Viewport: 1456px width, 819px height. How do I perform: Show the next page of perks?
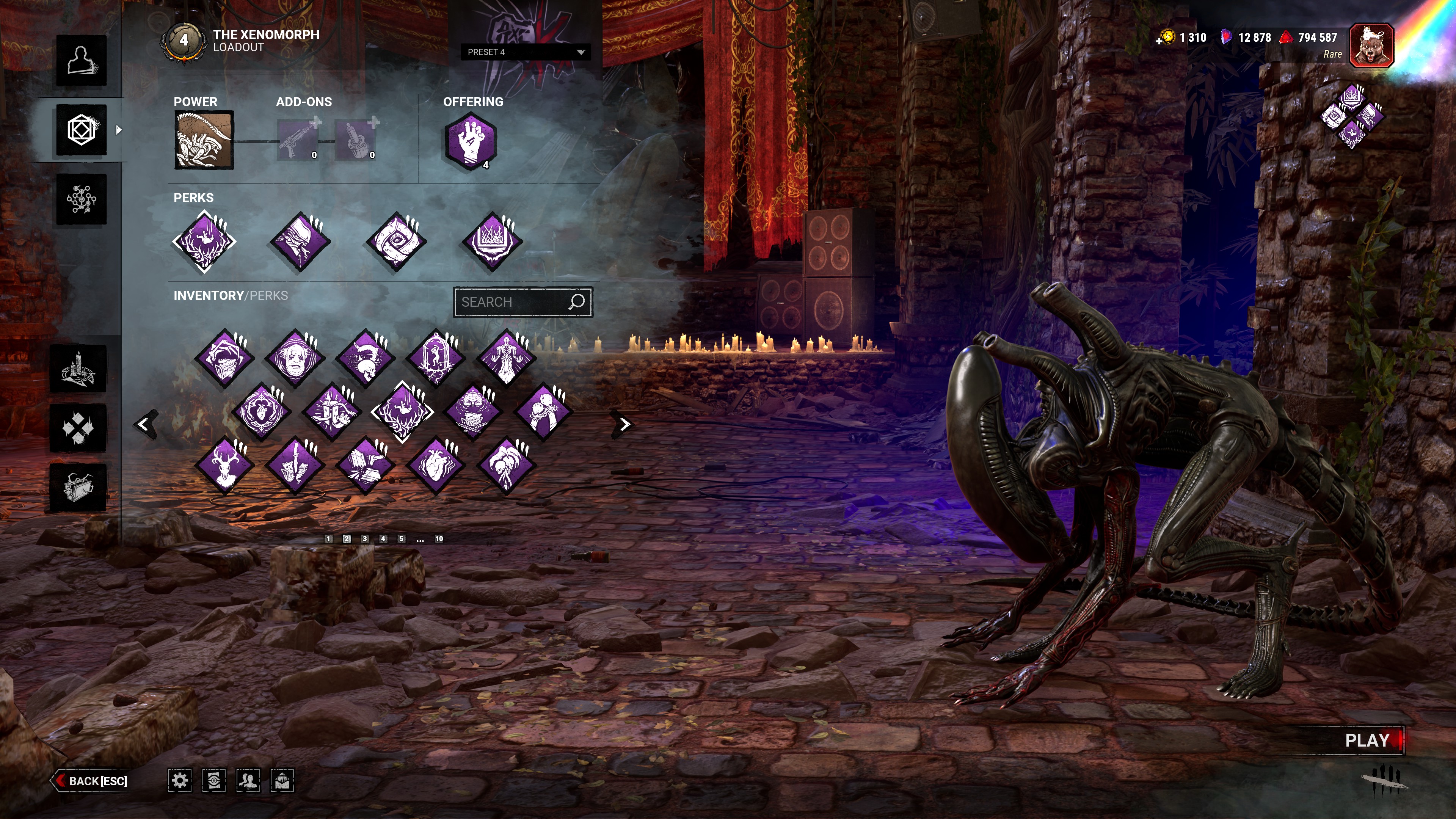click(623, 425)
